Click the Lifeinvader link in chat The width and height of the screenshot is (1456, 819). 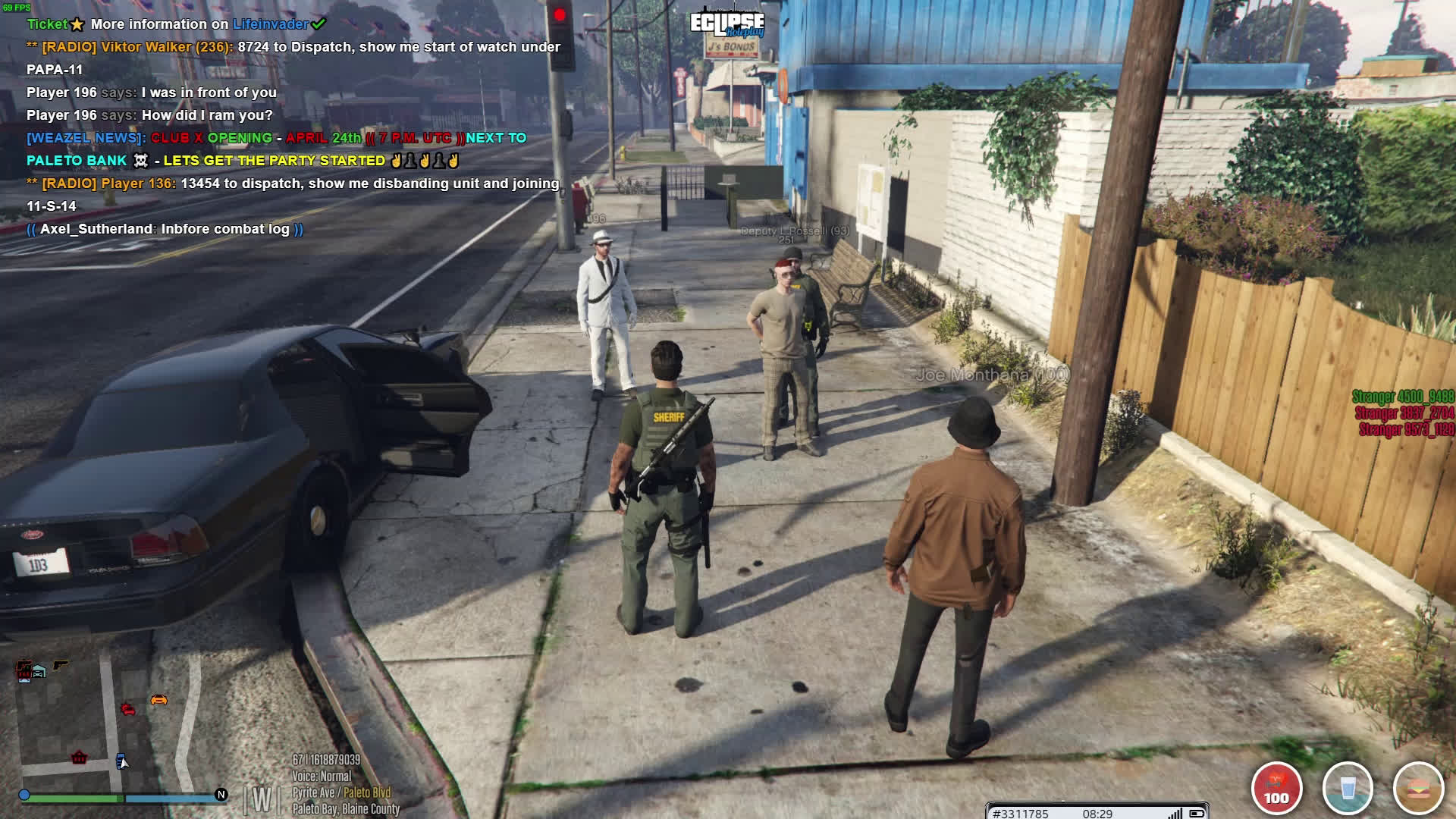(270, 24)
